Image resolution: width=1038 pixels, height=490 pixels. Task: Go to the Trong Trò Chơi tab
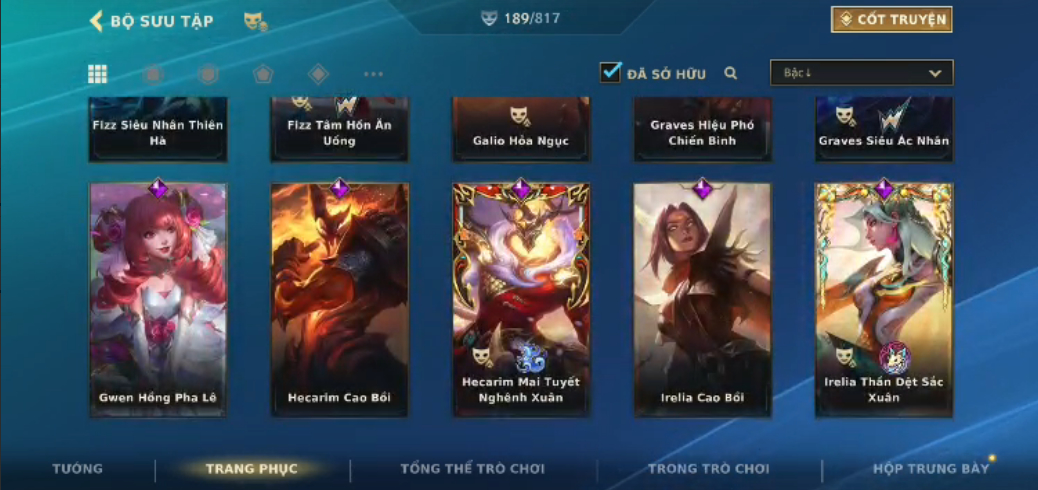pos(708,468)
